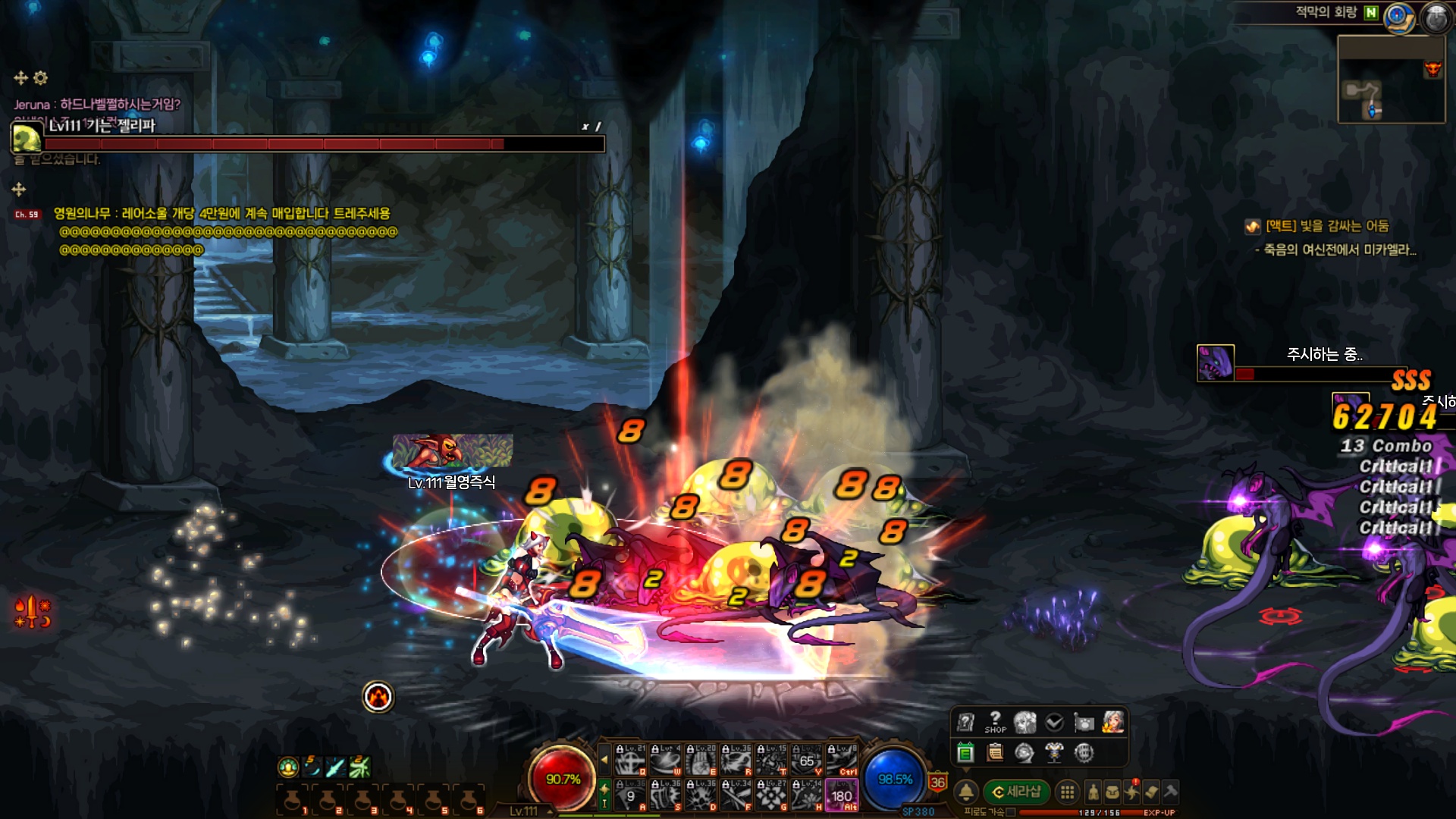
Task: Open the bell notifications button
Action: [x=966, y=792]
